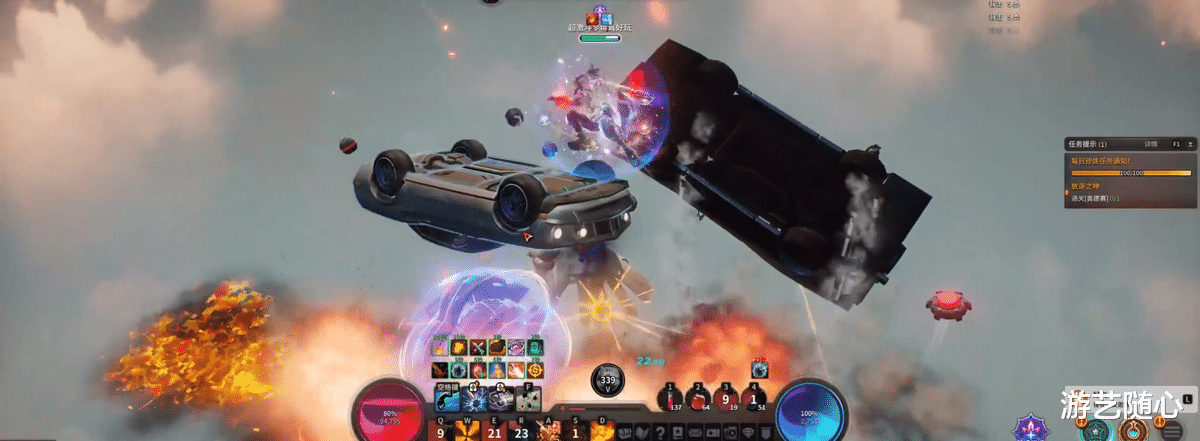Open the quest tracker details link
1200x441 pixels.
tap(1152, 144)
